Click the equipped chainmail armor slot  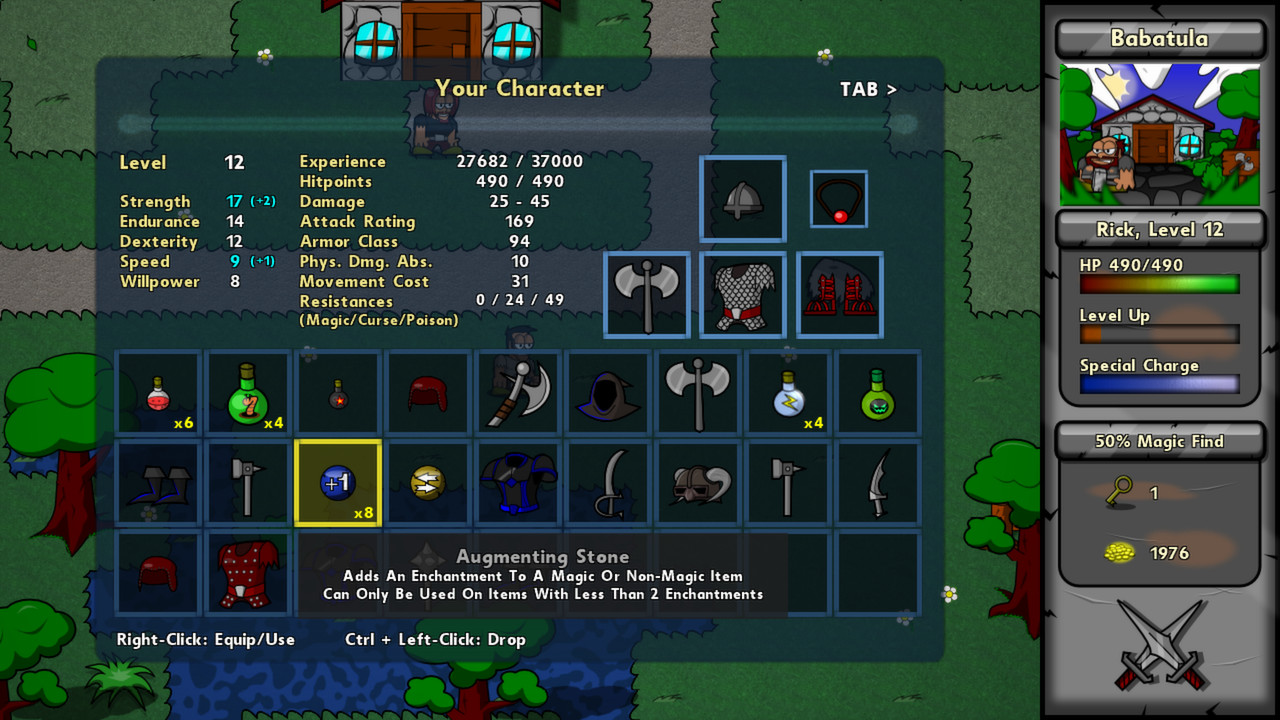click(x=742, y=295)
